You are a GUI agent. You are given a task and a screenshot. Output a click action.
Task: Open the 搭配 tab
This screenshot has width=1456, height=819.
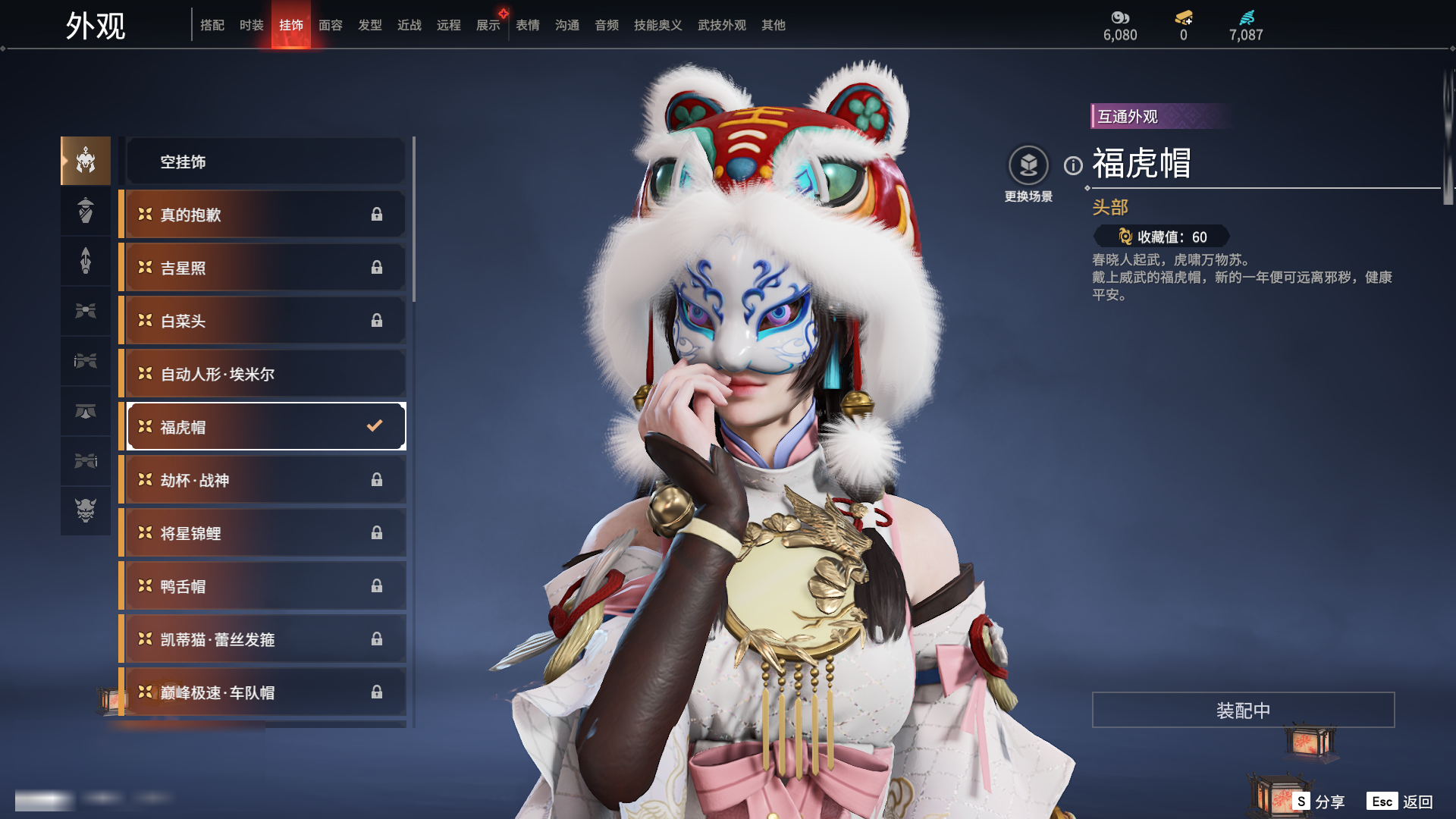(212, 25)
